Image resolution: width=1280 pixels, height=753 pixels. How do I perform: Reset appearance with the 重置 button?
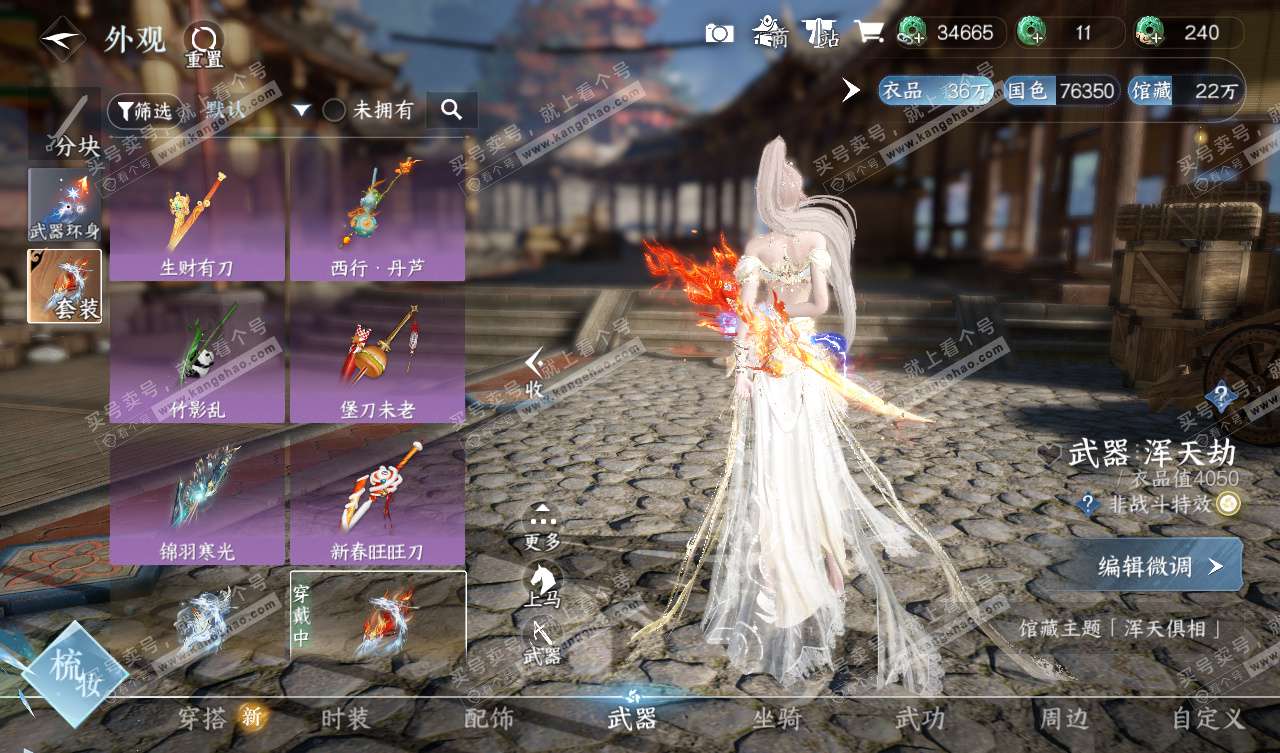(204, 44)
